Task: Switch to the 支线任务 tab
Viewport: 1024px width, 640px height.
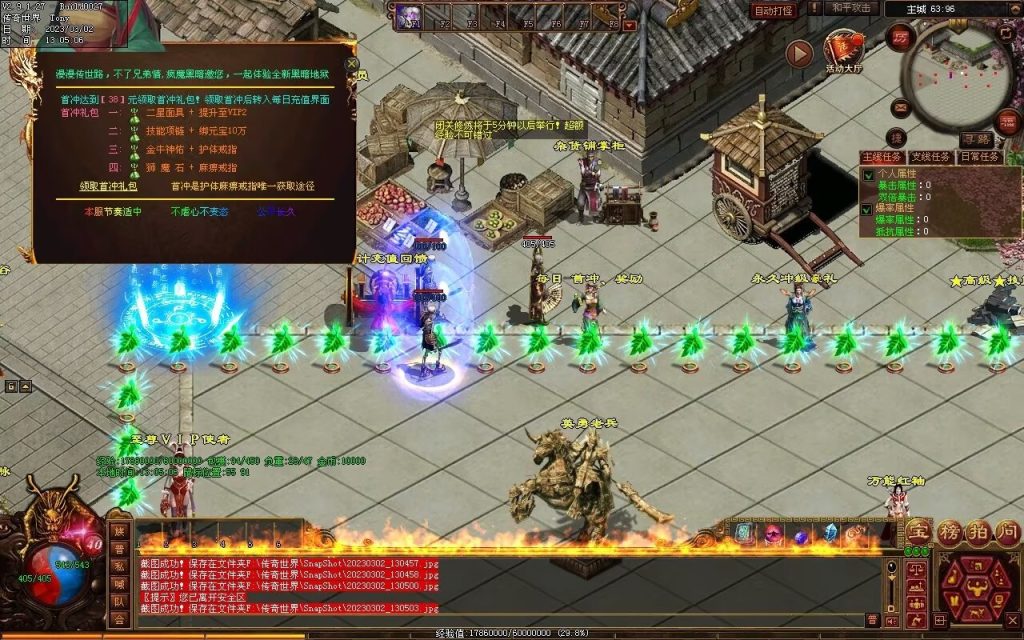Action: (931, 157)
